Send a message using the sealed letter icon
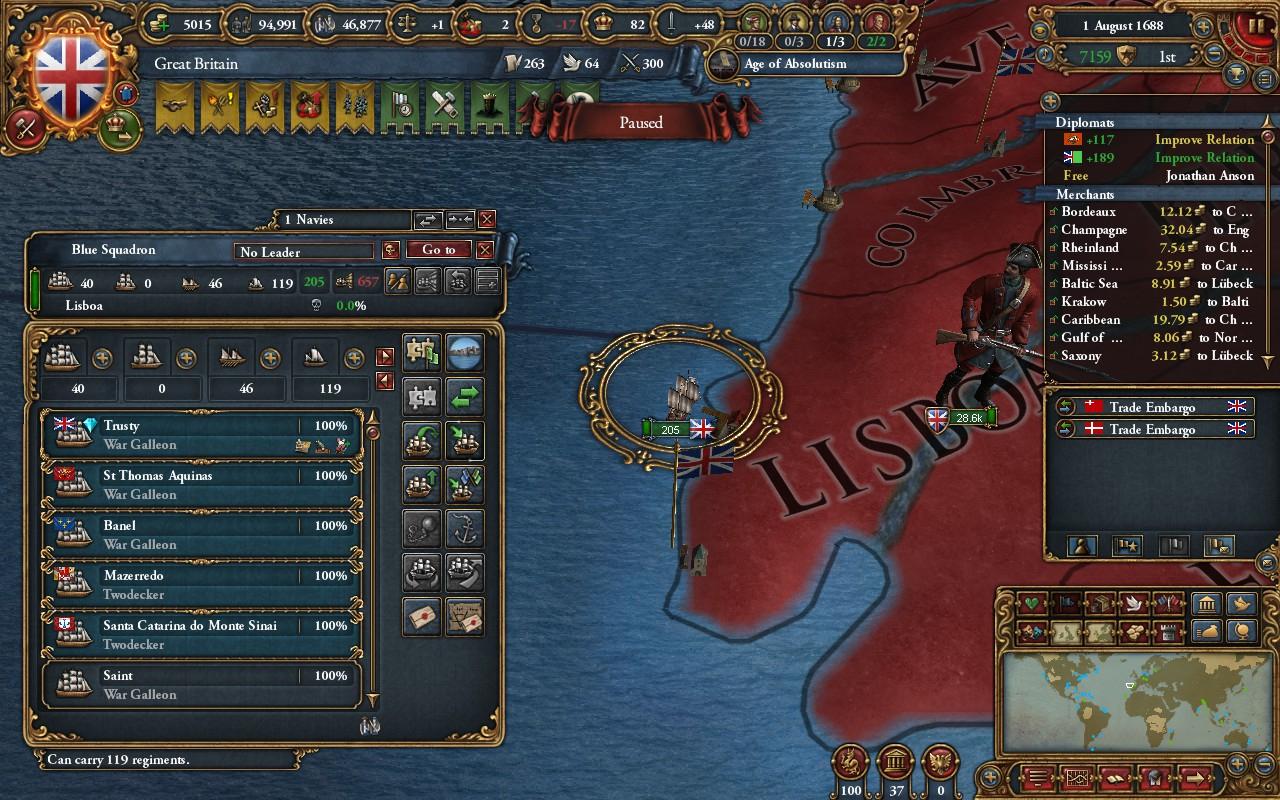The height and width of the screenshot is (800, 1280). (x=421, y=617)
